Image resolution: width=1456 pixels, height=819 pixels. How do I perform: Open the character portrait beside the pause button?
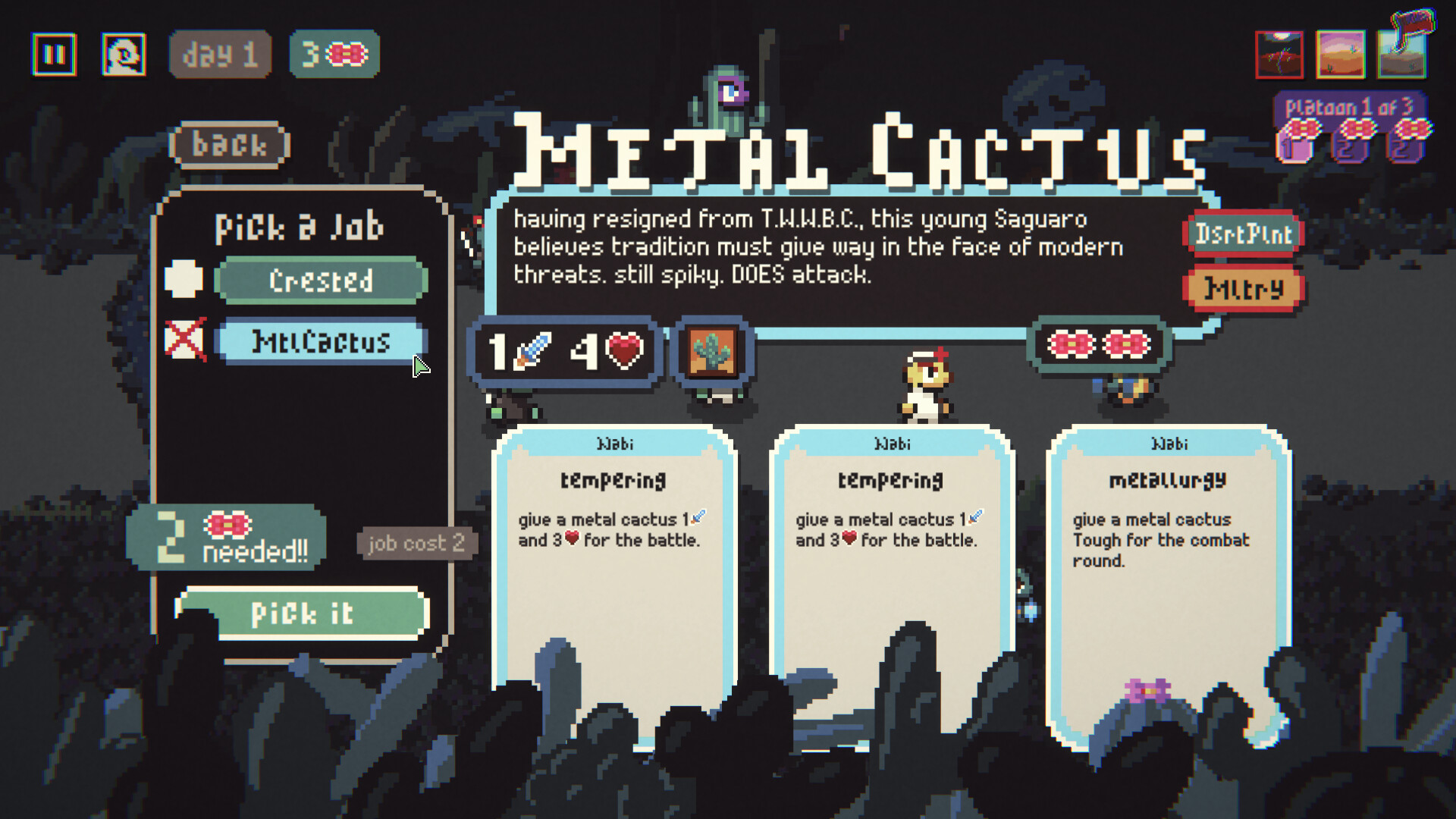[122, 53]
